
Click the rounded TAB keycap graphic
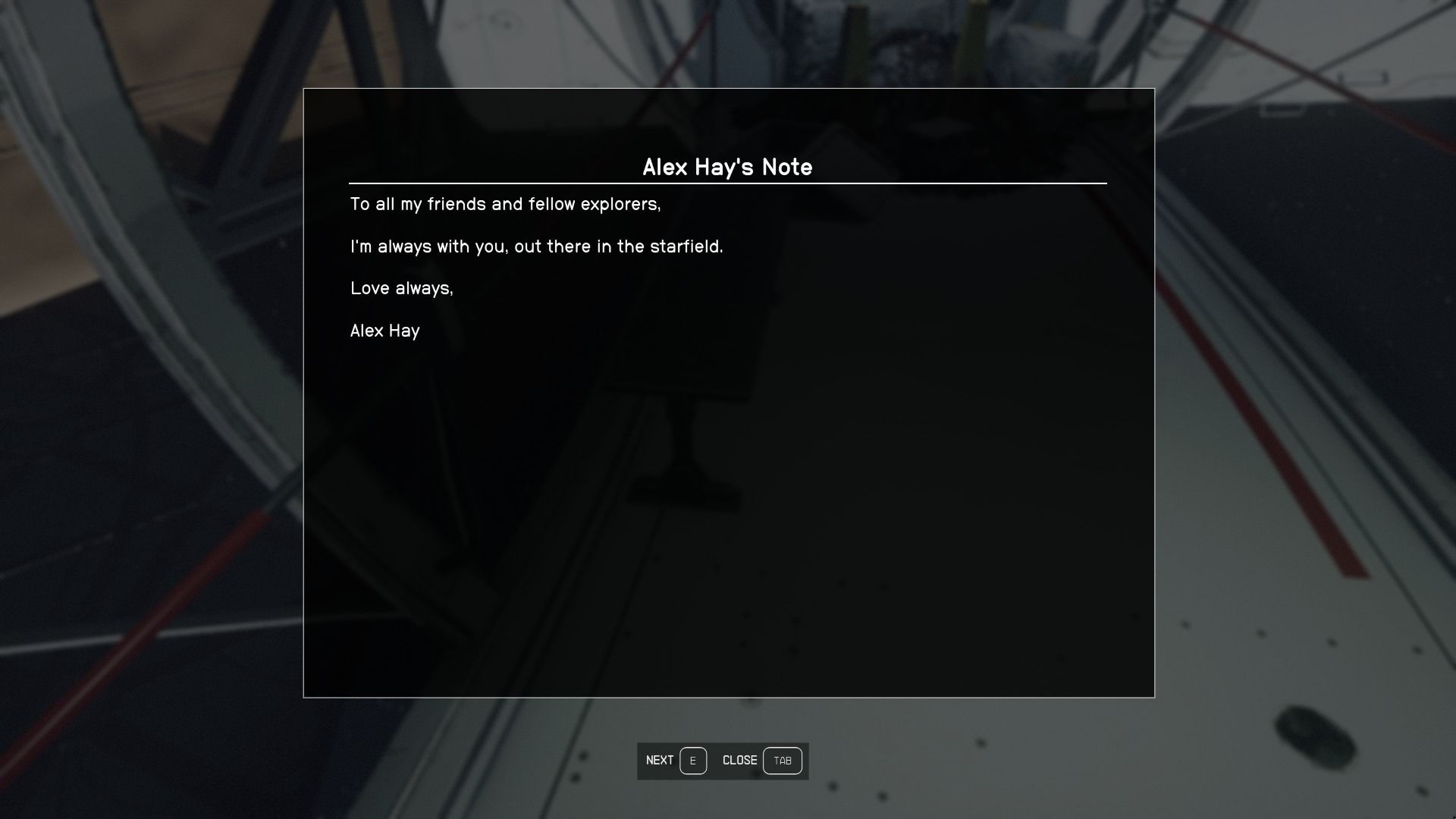tap(783, 761)
